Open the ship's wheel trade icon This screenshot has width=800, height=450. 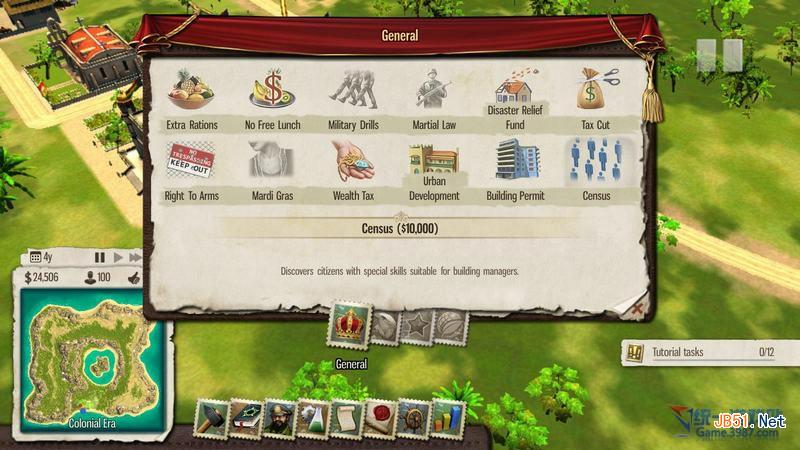point(412,419)
